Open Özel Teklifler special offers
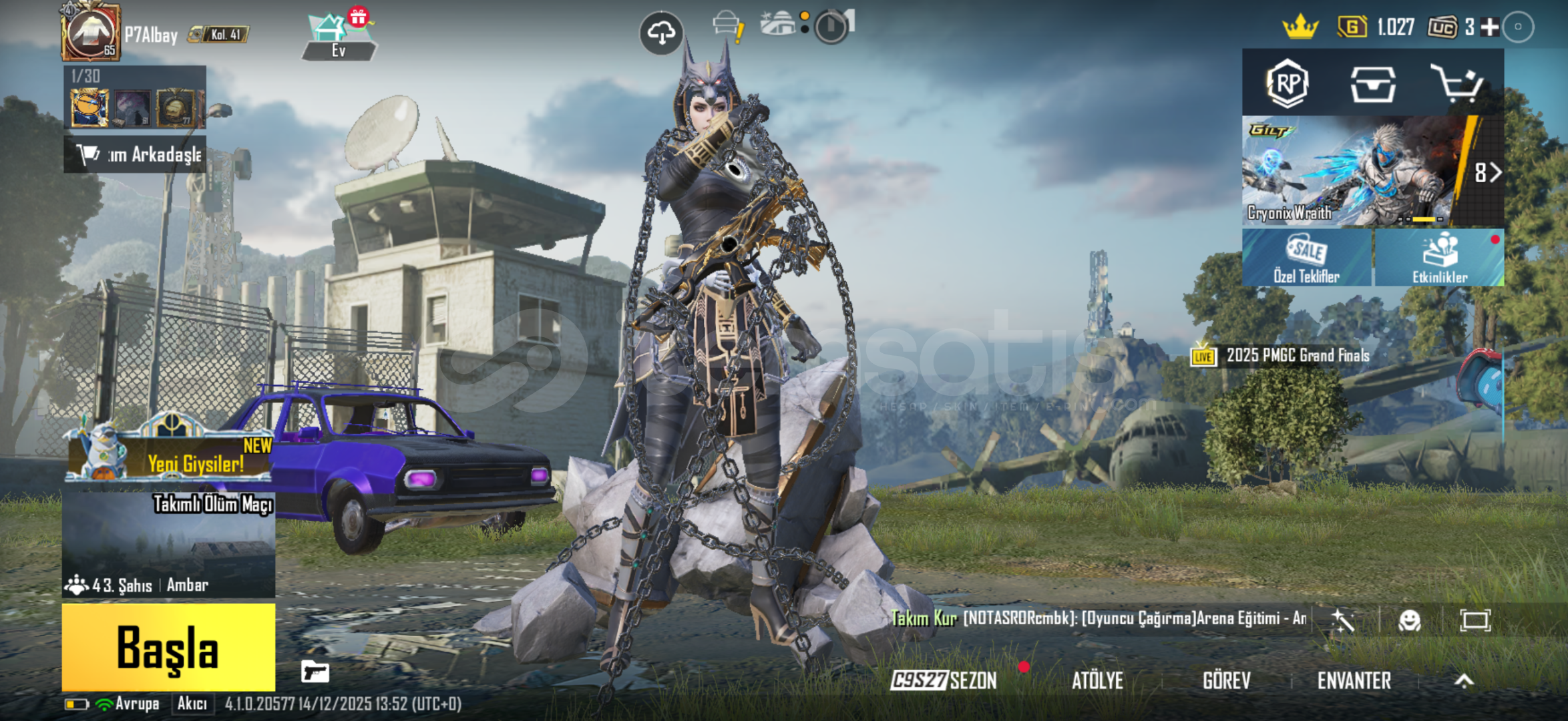Viewport: 1568px width, 721px height. click(1306, 258)
